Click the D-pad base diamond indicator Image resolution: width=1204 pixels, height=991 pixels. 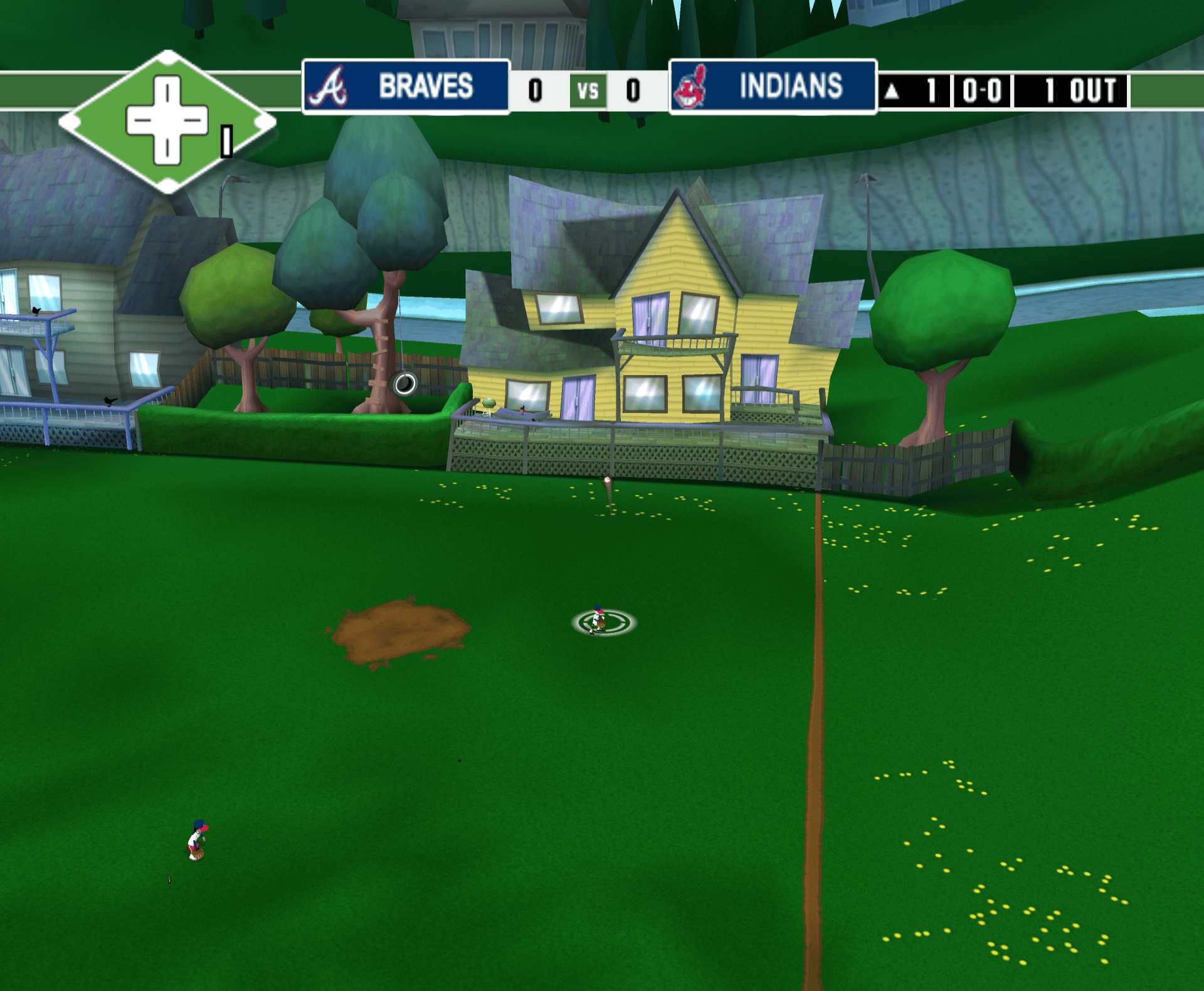click(x=167, y=121)
